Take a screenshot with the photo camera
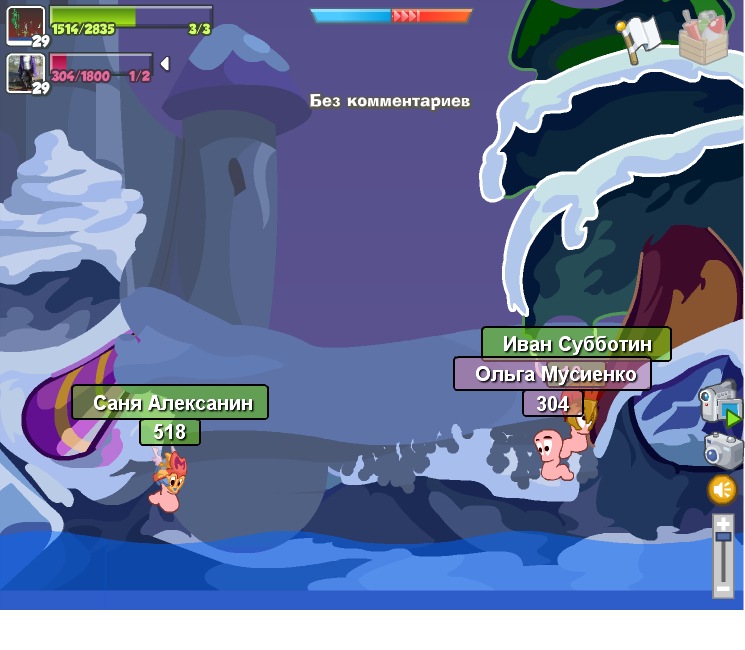 pyautogui.click(x=721, y=450)
